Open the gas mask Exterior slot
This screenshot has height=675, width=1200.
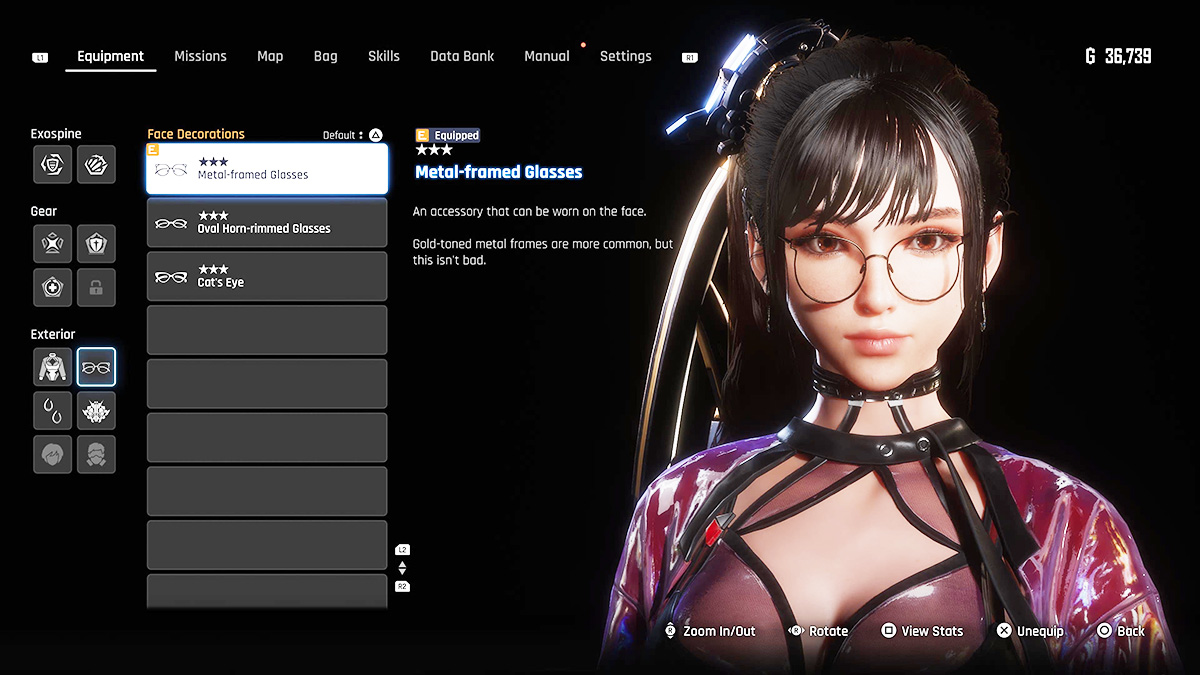[96, 454]
